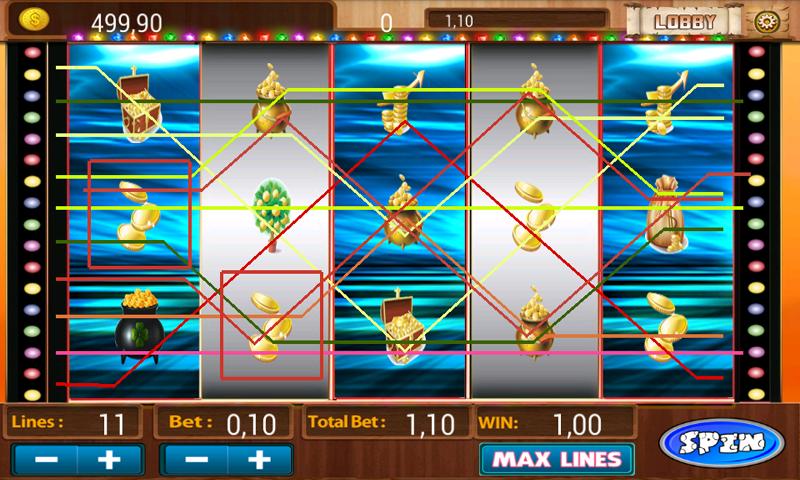The width and height of the screenshot is (800, 480).
Task: Open the gear settings menu
Action: [x=766, y=21]
